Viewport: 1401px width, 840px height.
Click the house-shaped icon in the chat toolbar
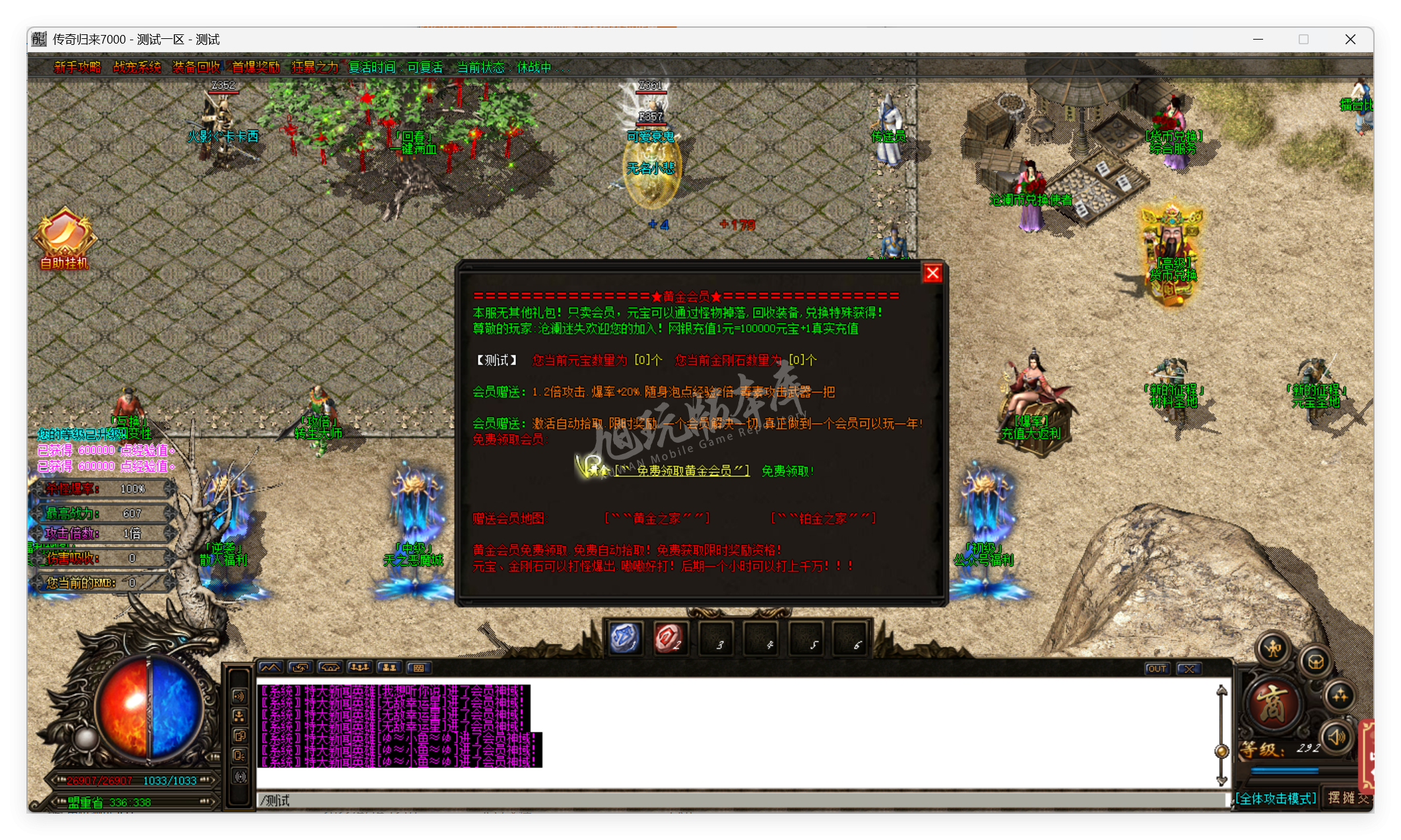330,668
